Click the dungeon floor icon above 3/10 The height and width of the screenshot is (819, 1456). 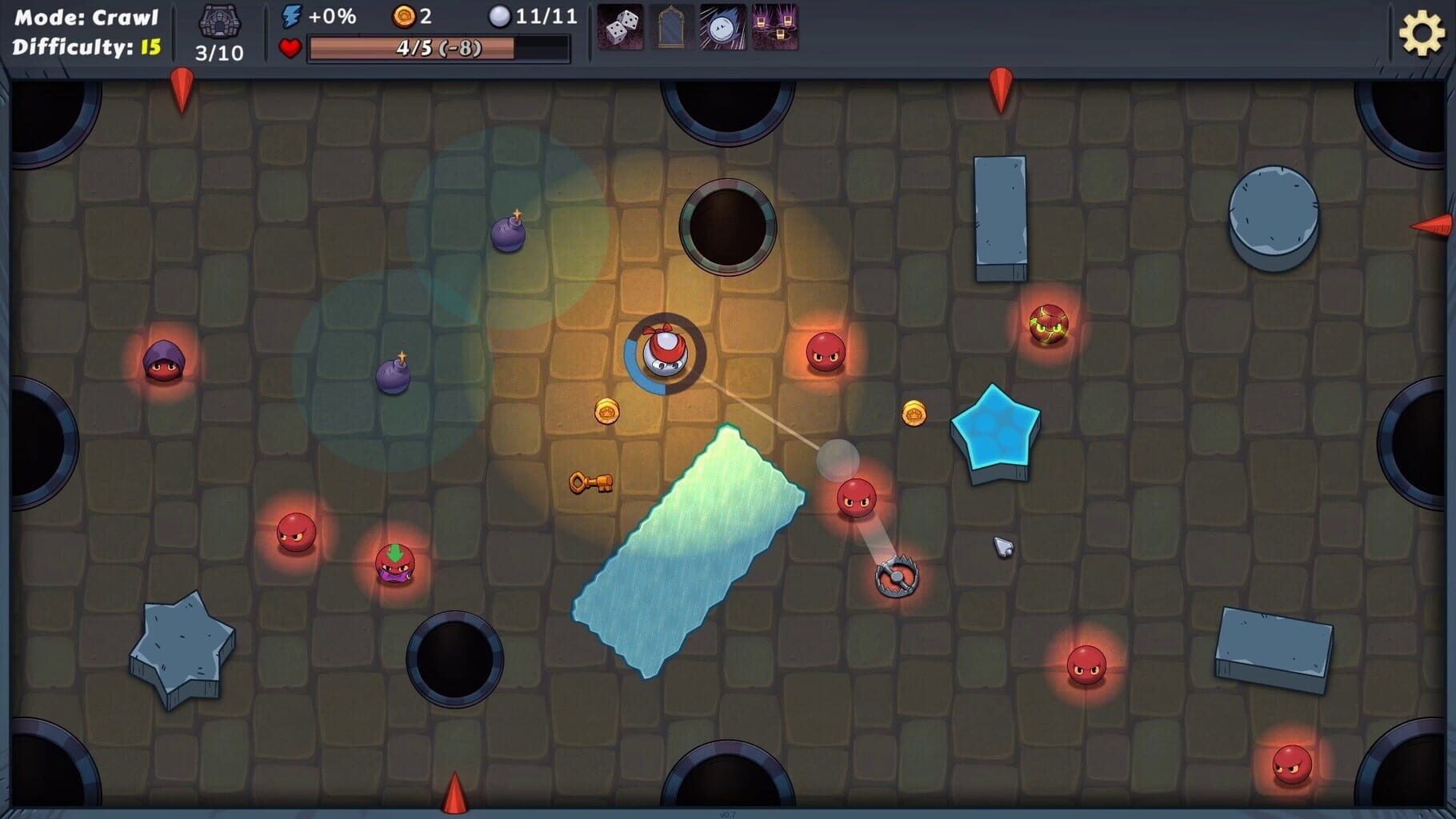tap(218, 21)
